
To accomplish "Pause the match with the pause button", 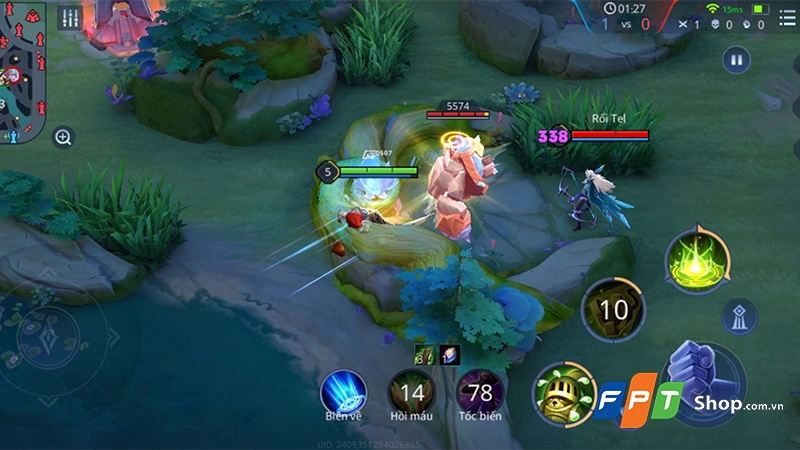I will click(736, 60).
